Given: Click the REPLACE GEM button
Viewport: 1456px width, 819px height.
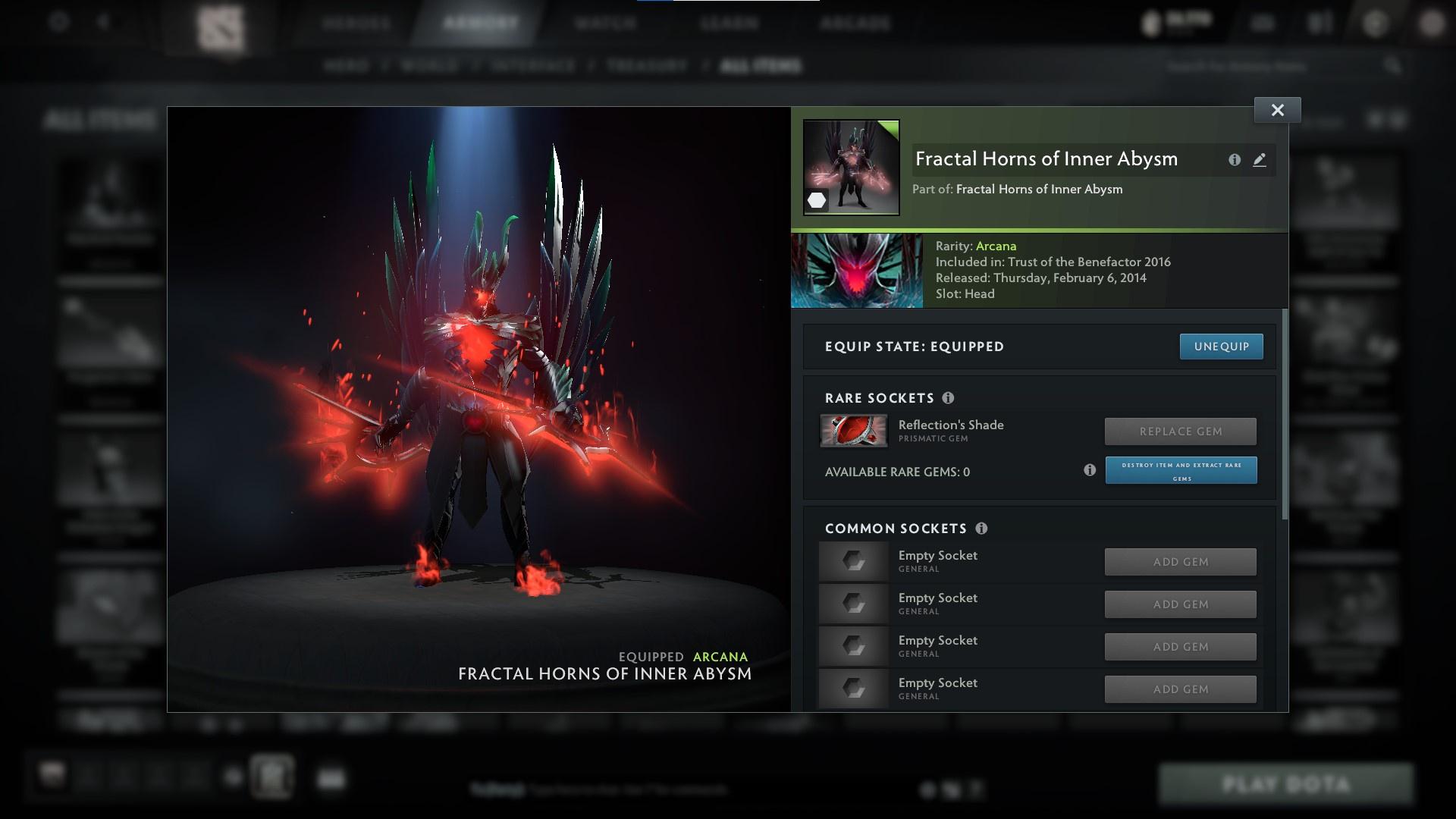Looking at the screenshot, I should [x=1179, y=431].
